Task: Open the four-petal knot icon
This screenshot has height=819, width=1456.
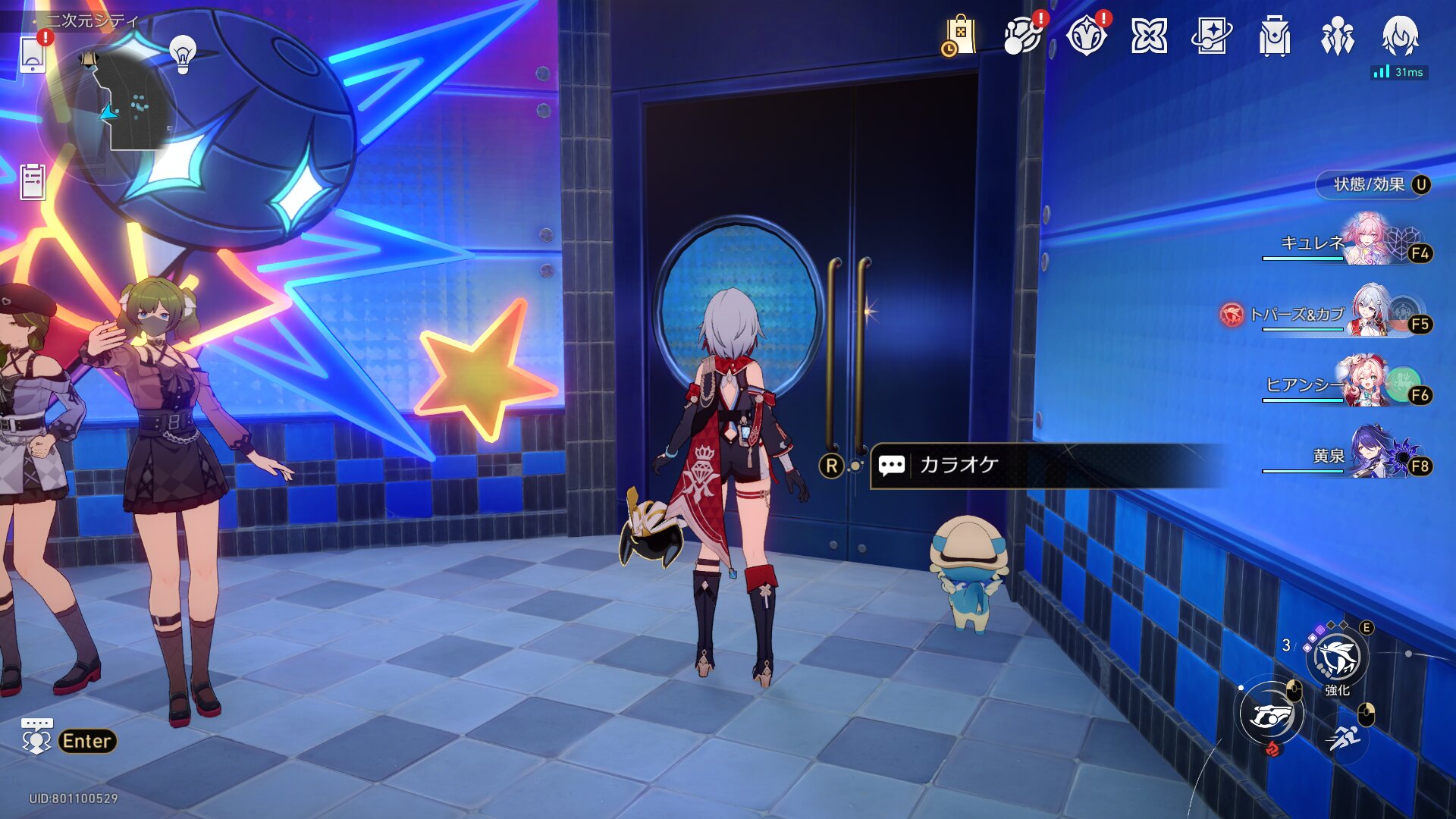Action: coord(1149,36)
